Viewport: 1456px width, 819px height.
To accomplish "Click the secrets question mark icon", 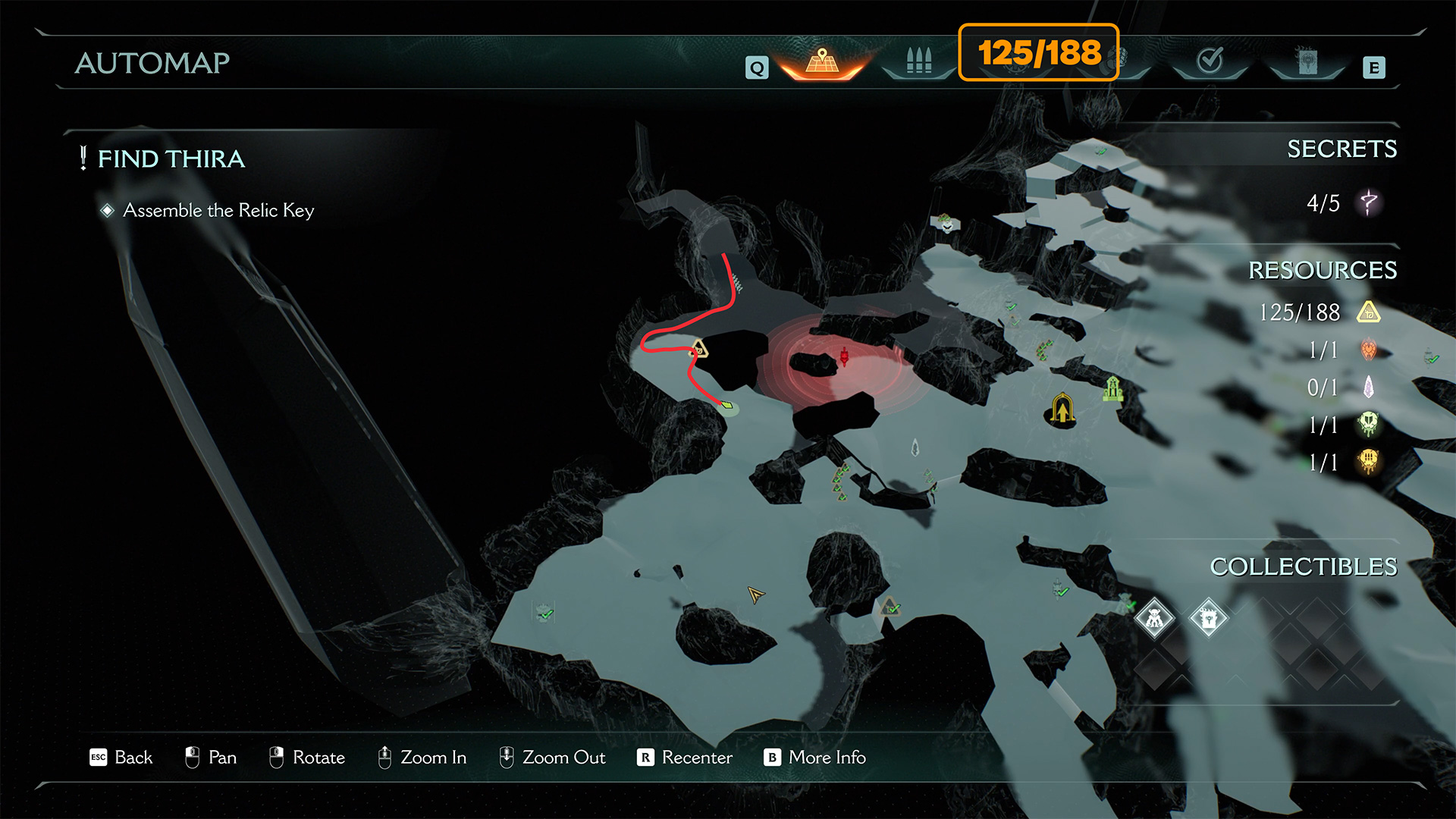I will click(x=1369, y=202).
